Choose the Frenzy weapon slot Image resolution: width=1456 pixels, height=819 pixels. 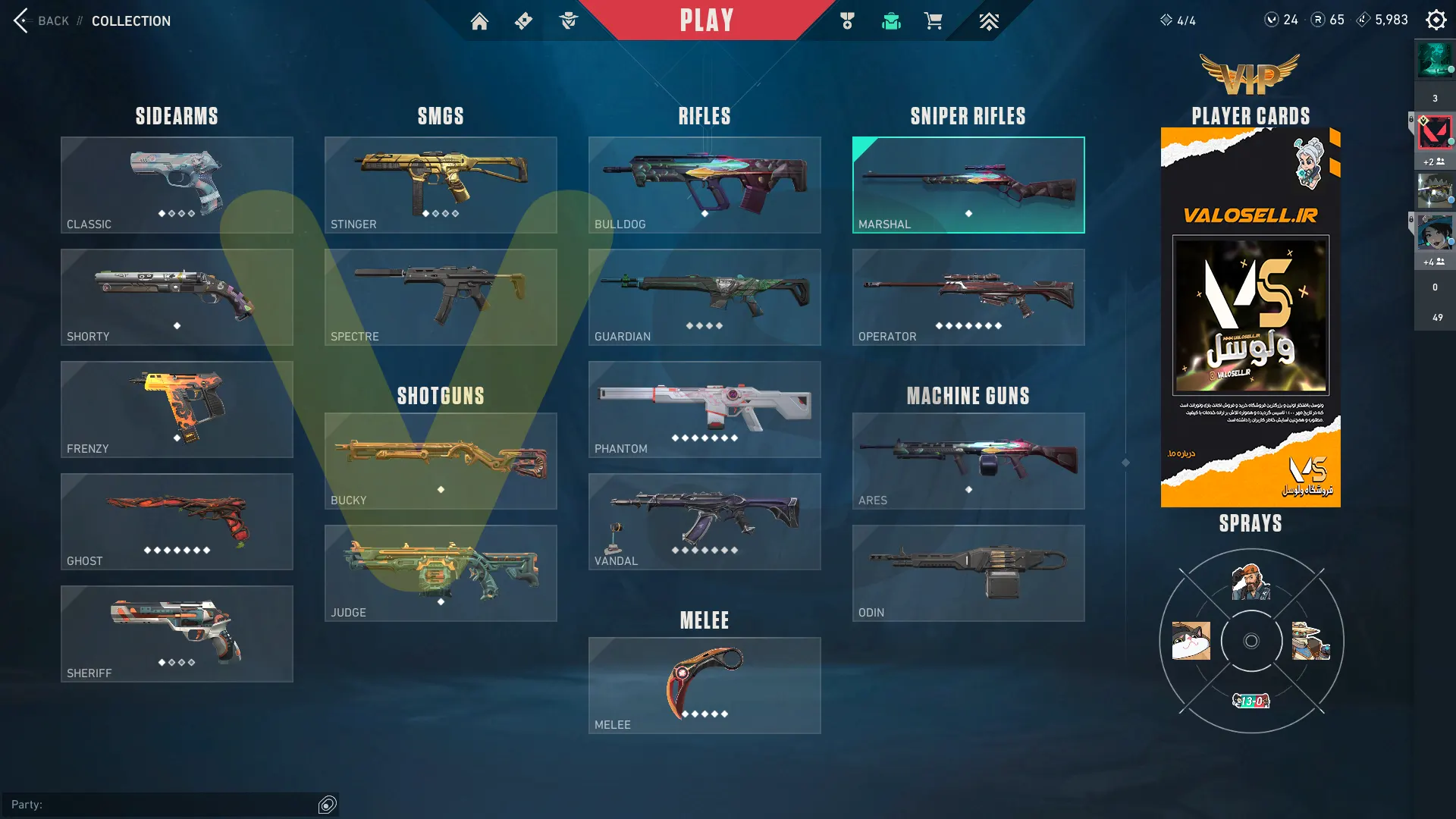(x=177, y=409)
